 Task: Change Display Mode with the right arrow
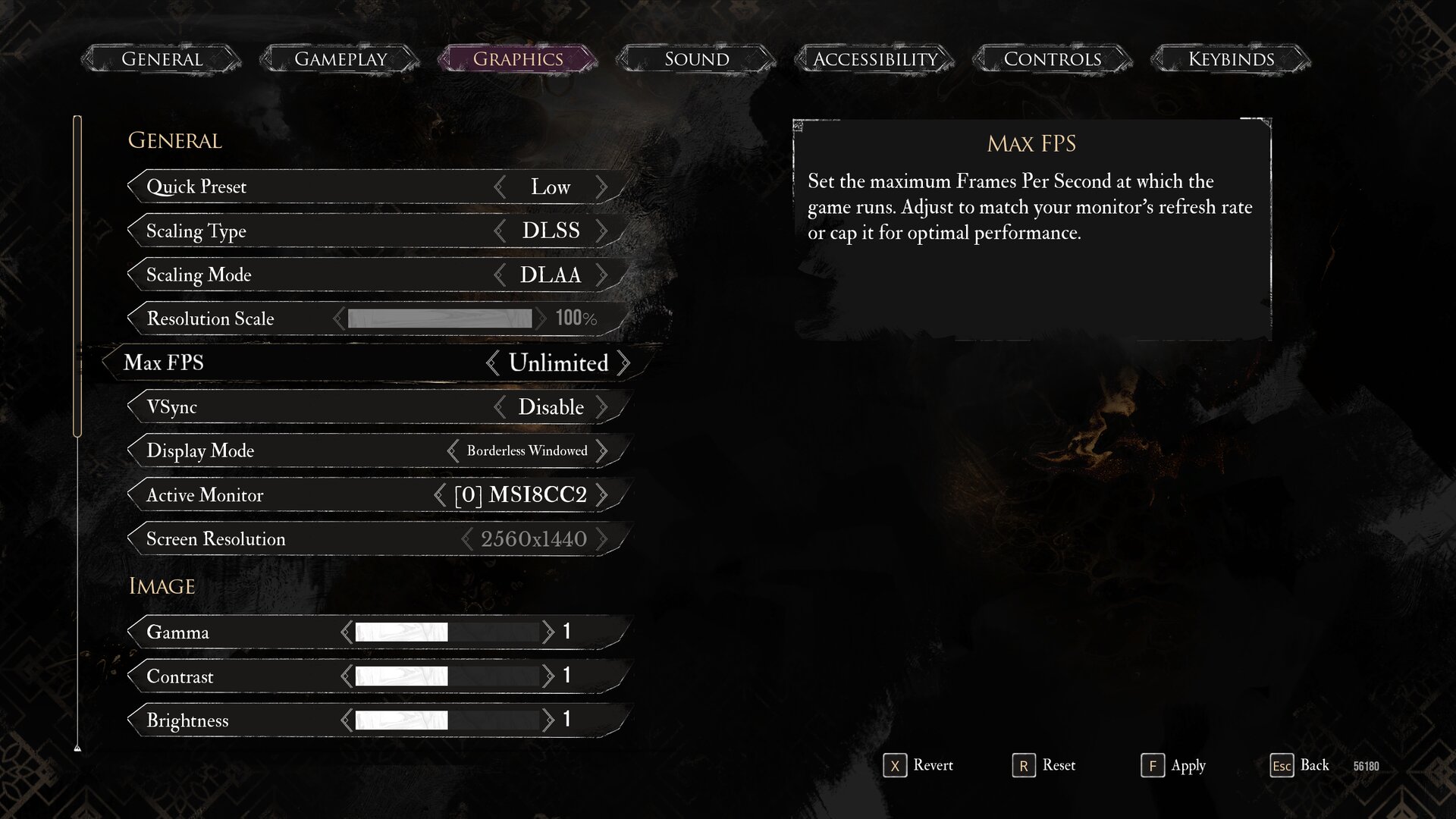coord(601,451)
